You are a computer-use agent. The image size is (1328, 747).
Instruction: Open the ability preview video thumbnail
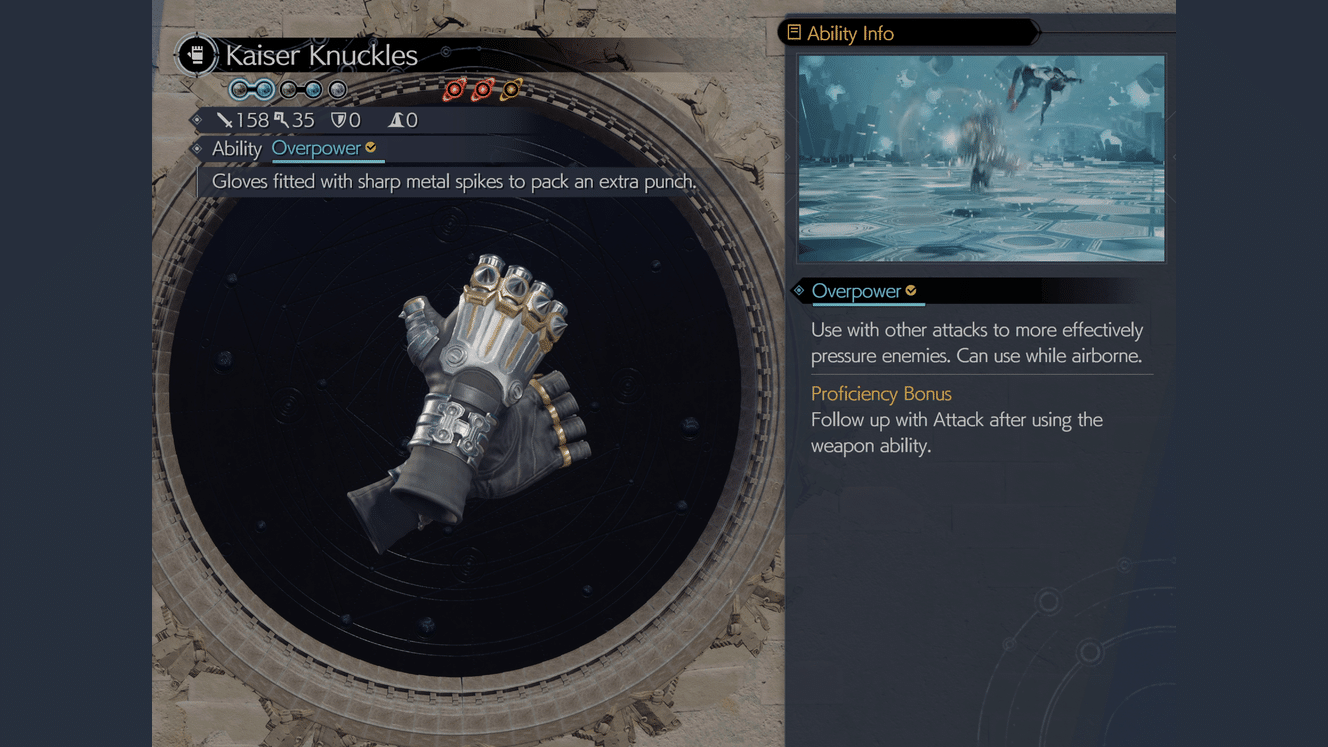(981, 158)
